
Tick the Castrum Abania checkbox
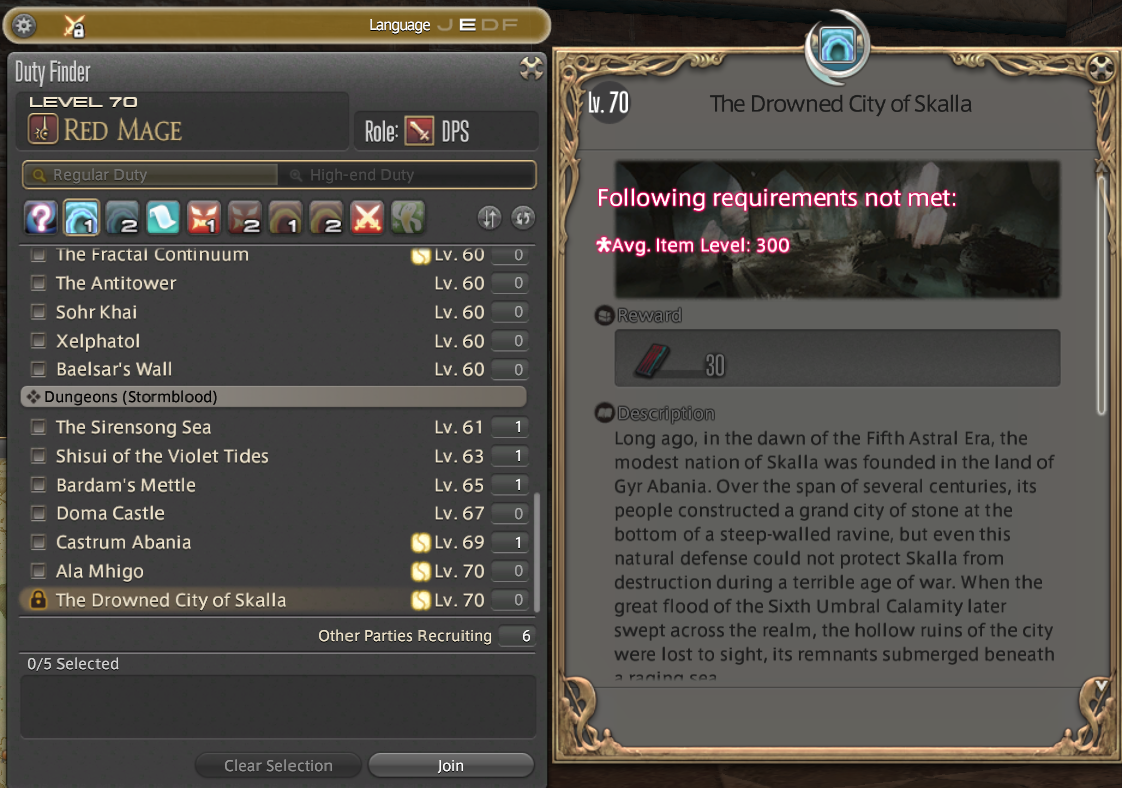[39, 542]
